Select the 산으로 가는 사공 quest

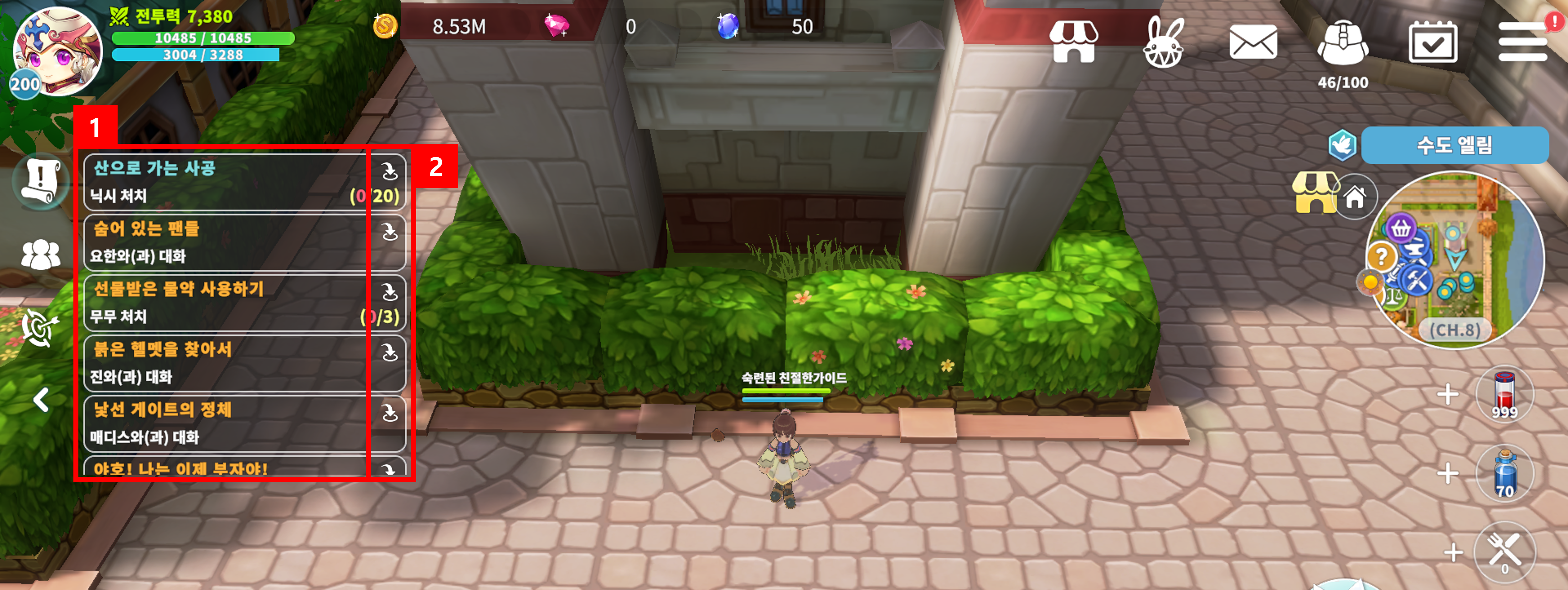tap(225, 182)
